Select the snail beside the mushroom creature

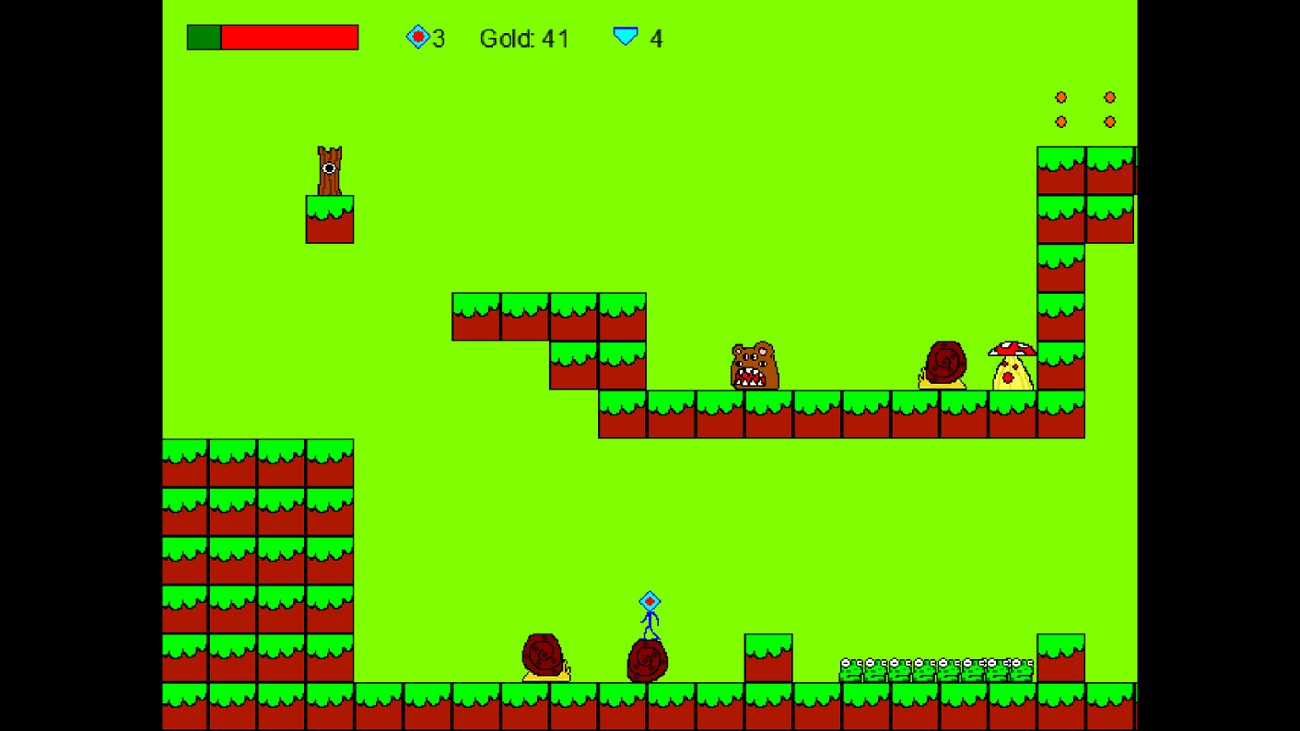point(944,363)
